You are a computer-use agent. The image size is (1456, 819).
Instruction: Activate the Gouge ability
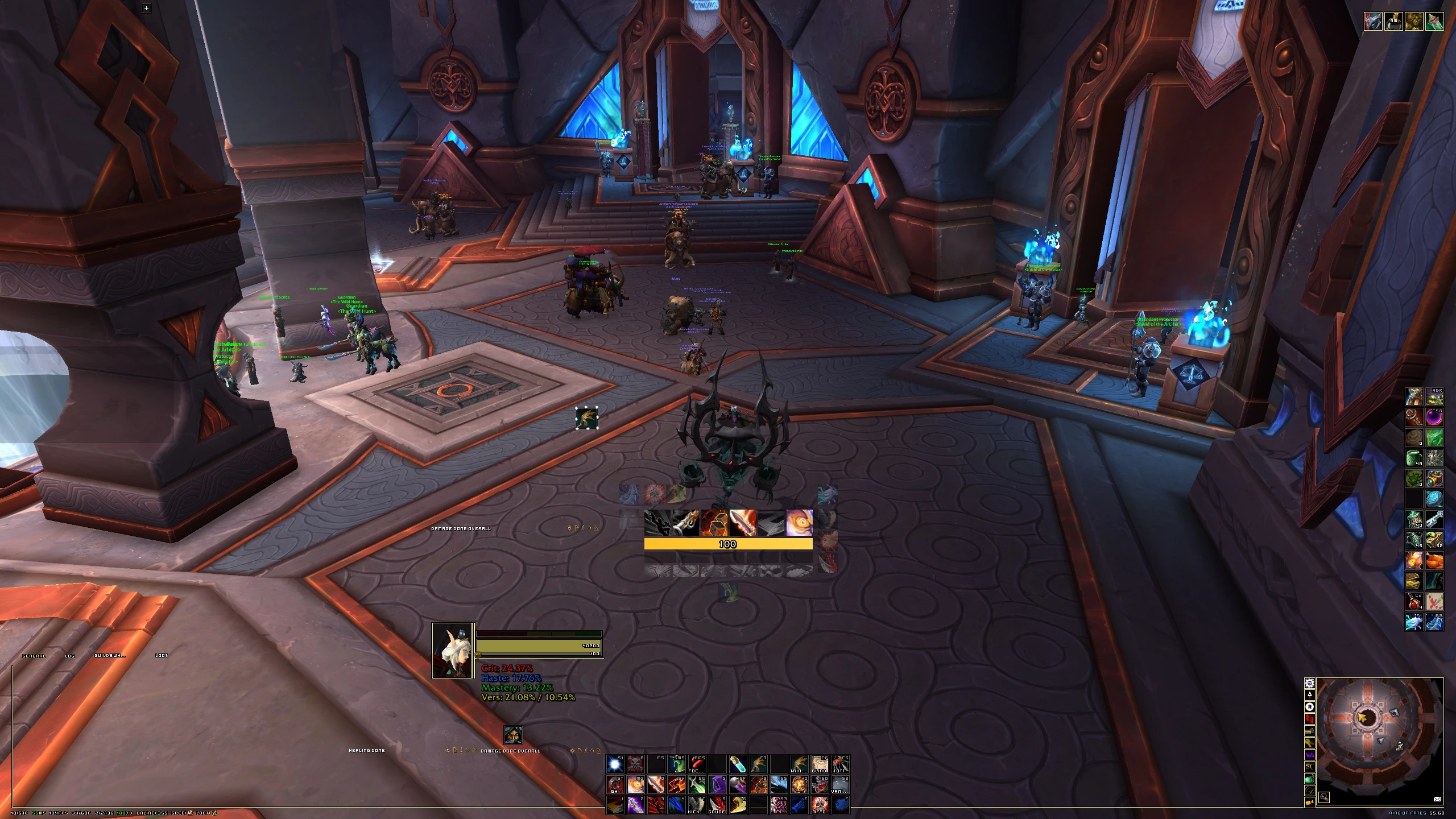[x=717, y=805]
